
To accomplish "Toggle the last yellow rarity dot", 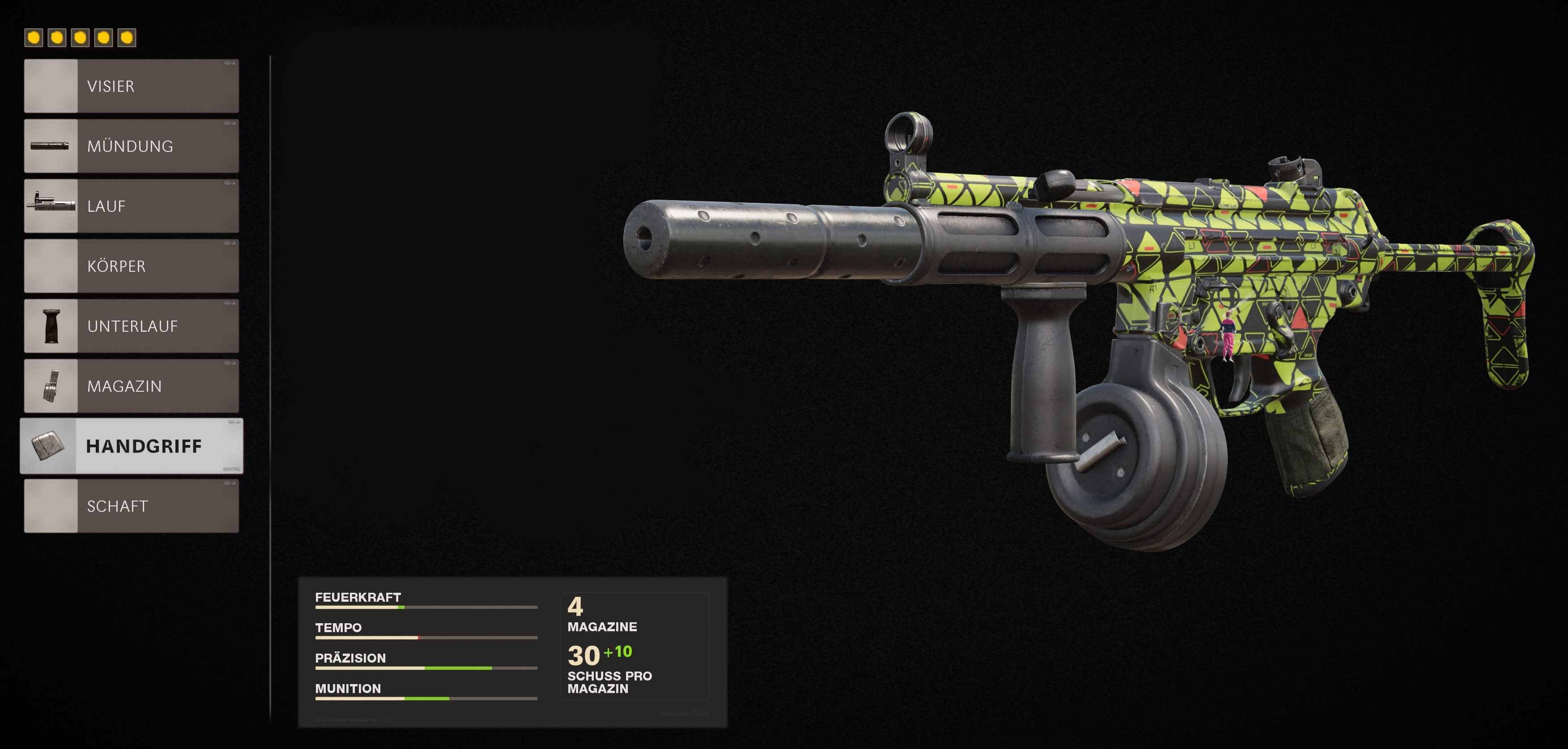I will click(126, 38).
